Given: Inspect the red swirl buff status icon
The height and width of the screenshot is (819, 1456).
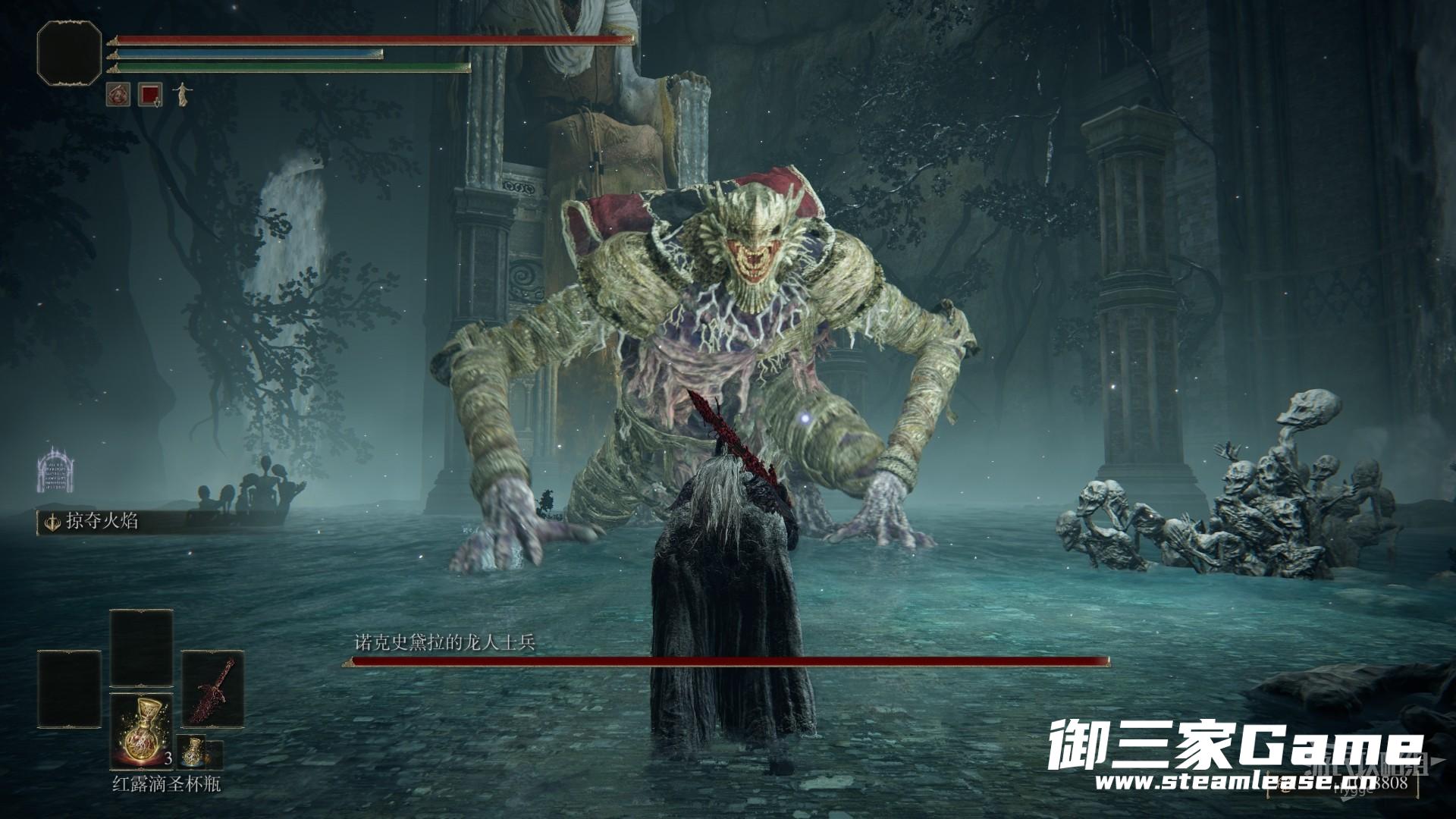Looking at the screenshot, I should [x=118, y=95].
